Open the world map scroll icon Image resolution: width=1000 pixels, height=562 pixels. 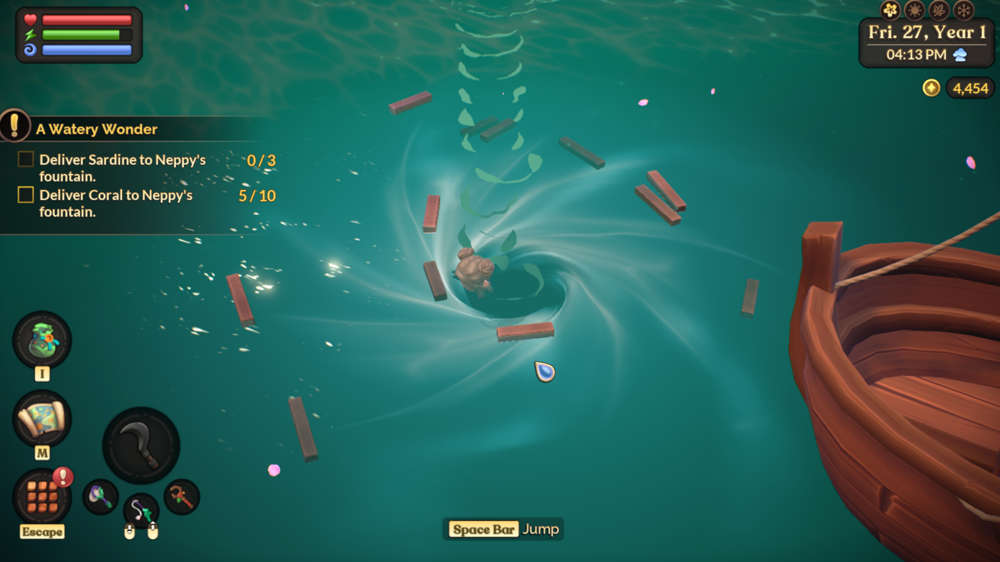click(x=42, y=418)
